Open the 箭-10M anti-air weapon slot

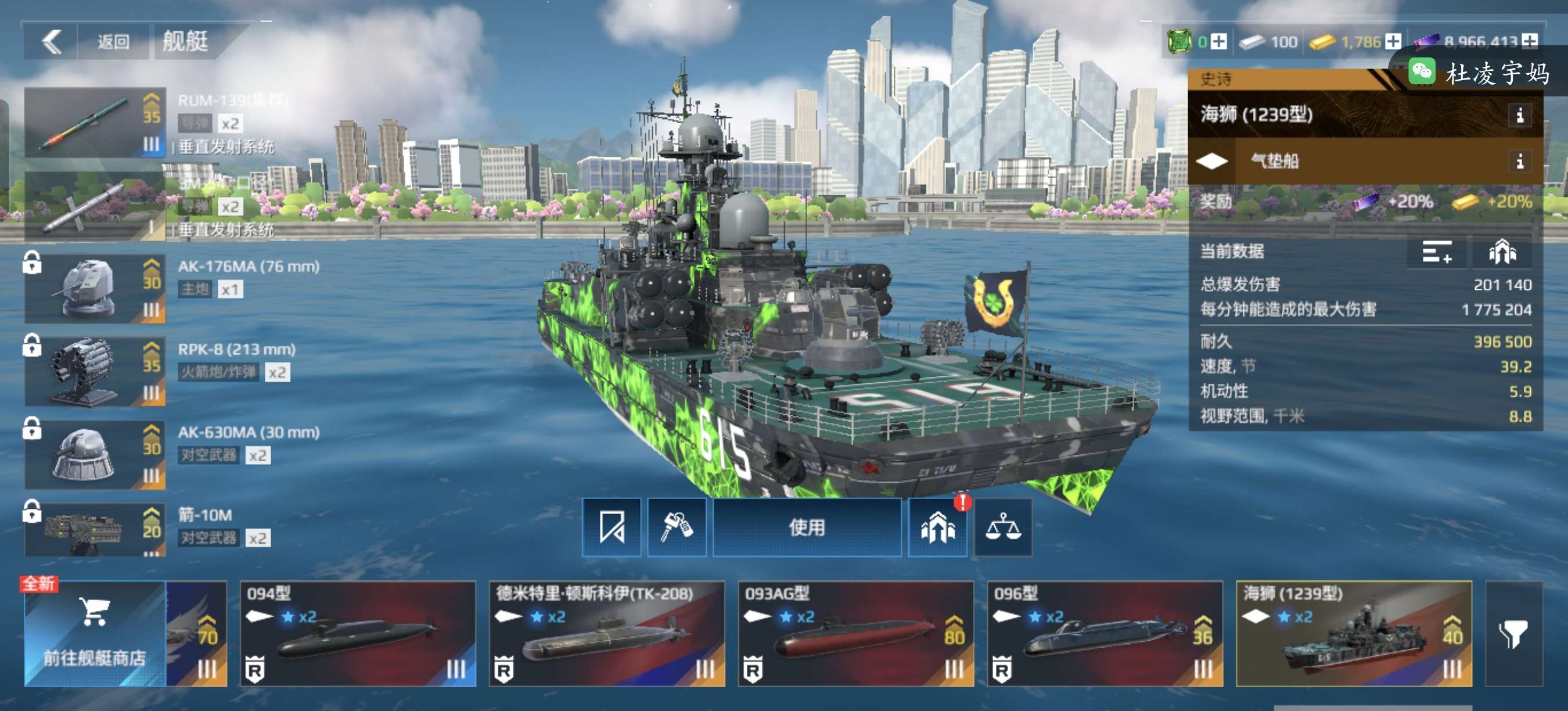click(x=95, y=530)
